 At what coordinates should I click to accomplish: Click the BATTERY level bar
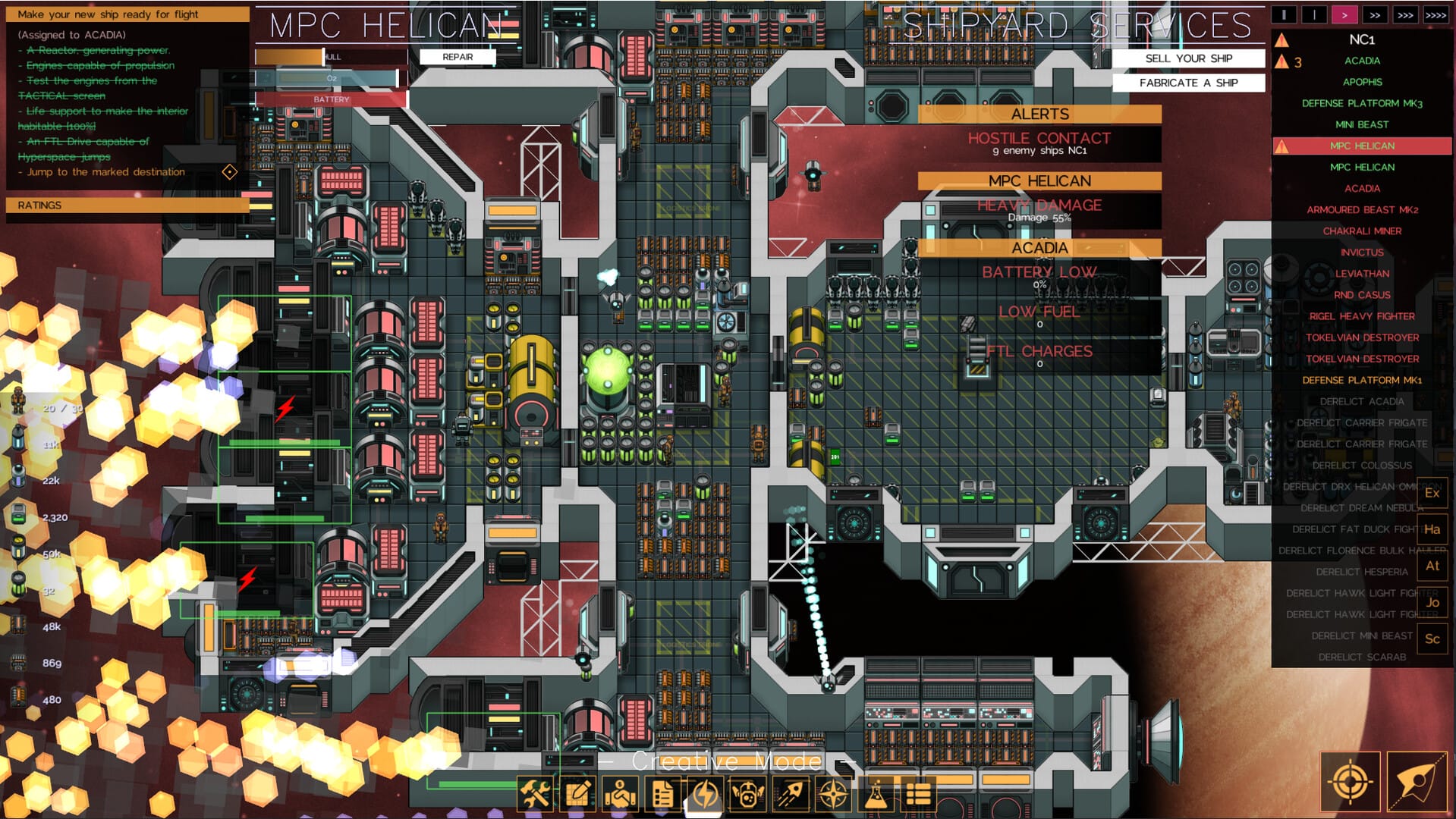pyautogui.click(x=332, y=99)
